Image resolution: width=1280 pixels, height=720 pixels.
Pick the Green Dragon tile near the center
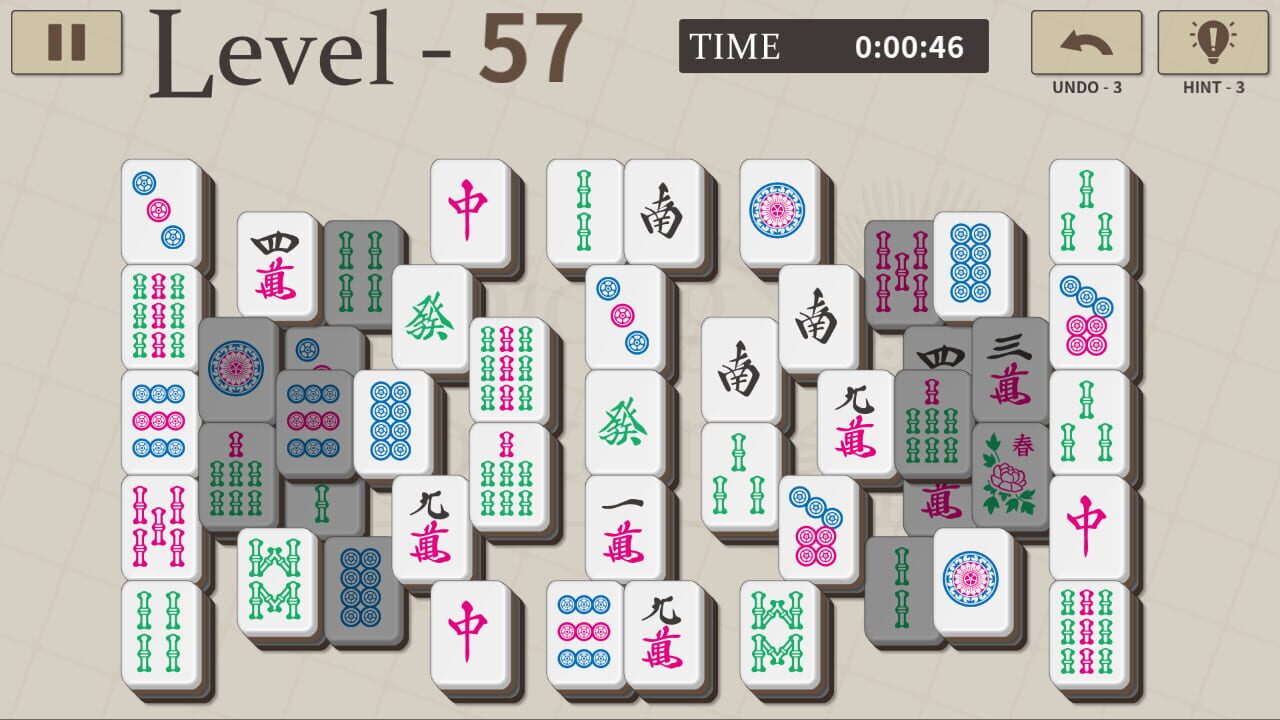(x=625, y=425)
